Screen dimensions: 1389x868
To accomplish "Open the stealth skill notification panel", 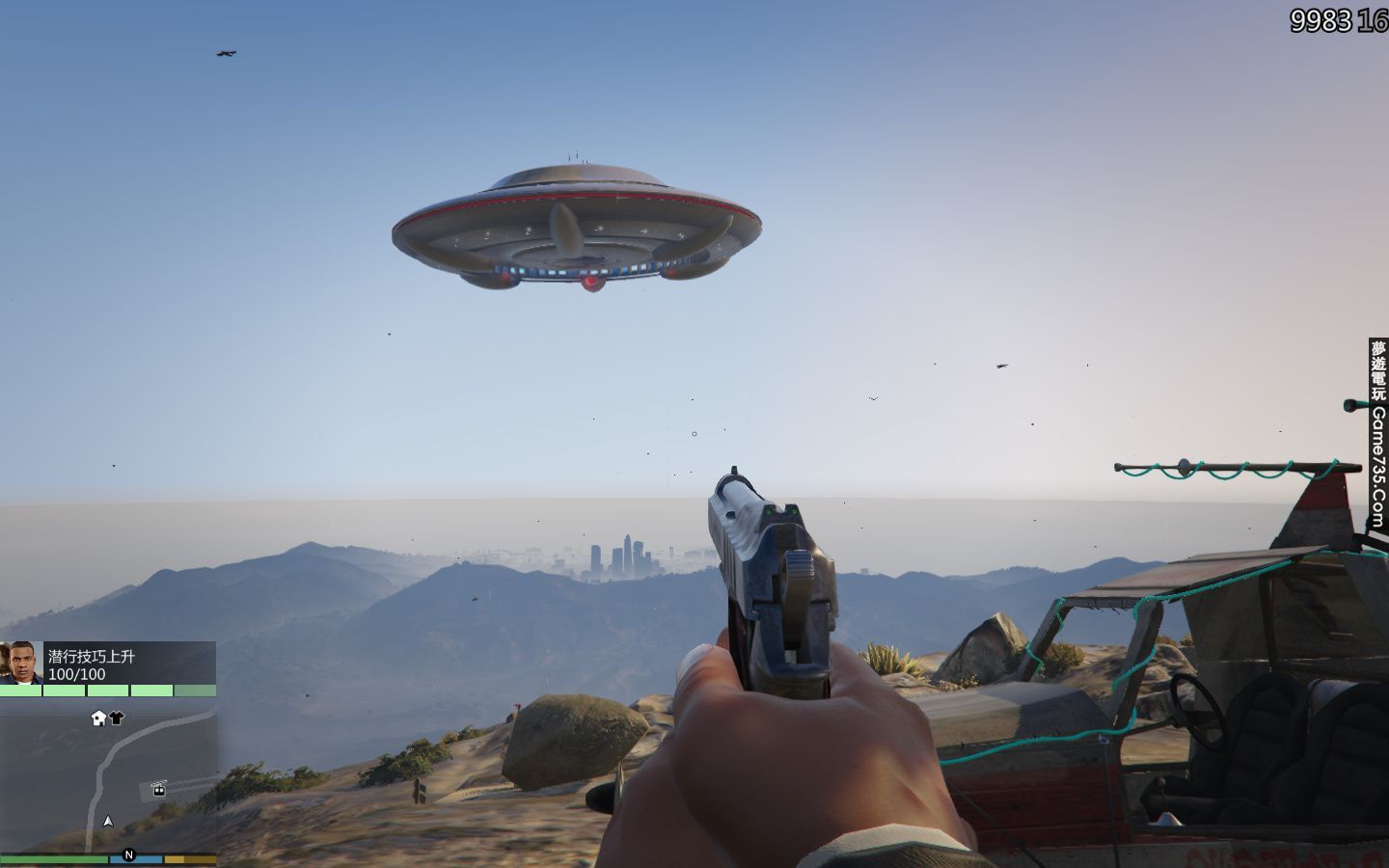I will [129, 664].
